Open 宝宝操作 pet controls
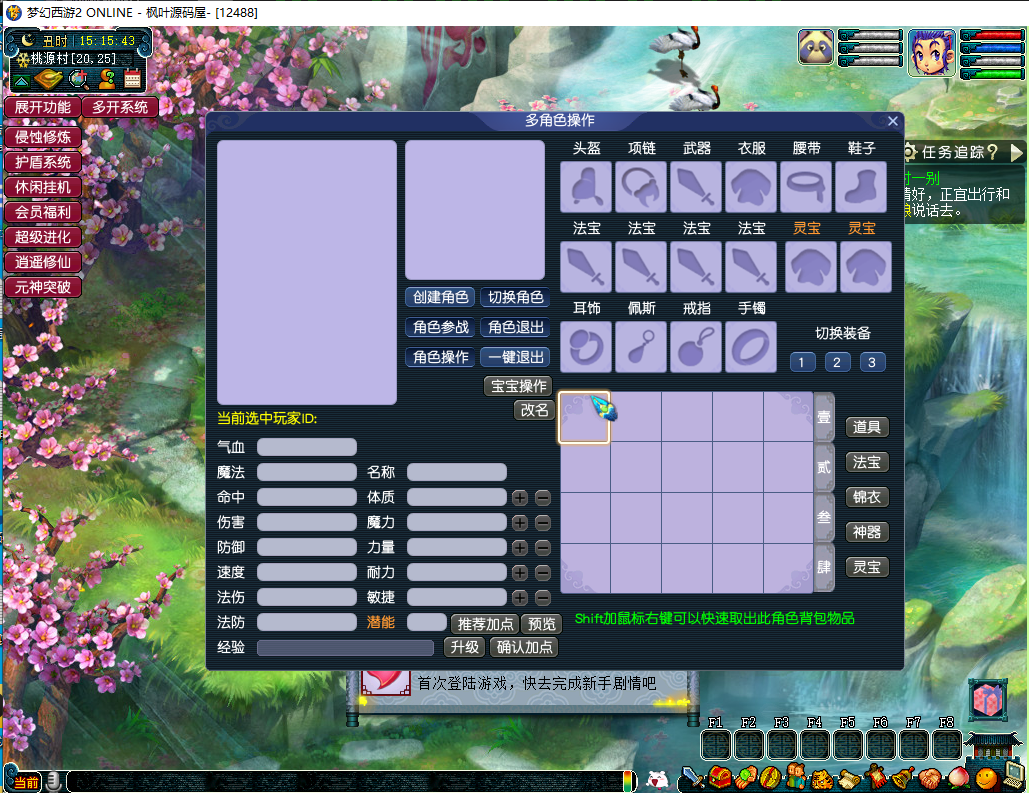 coord(518,386)
